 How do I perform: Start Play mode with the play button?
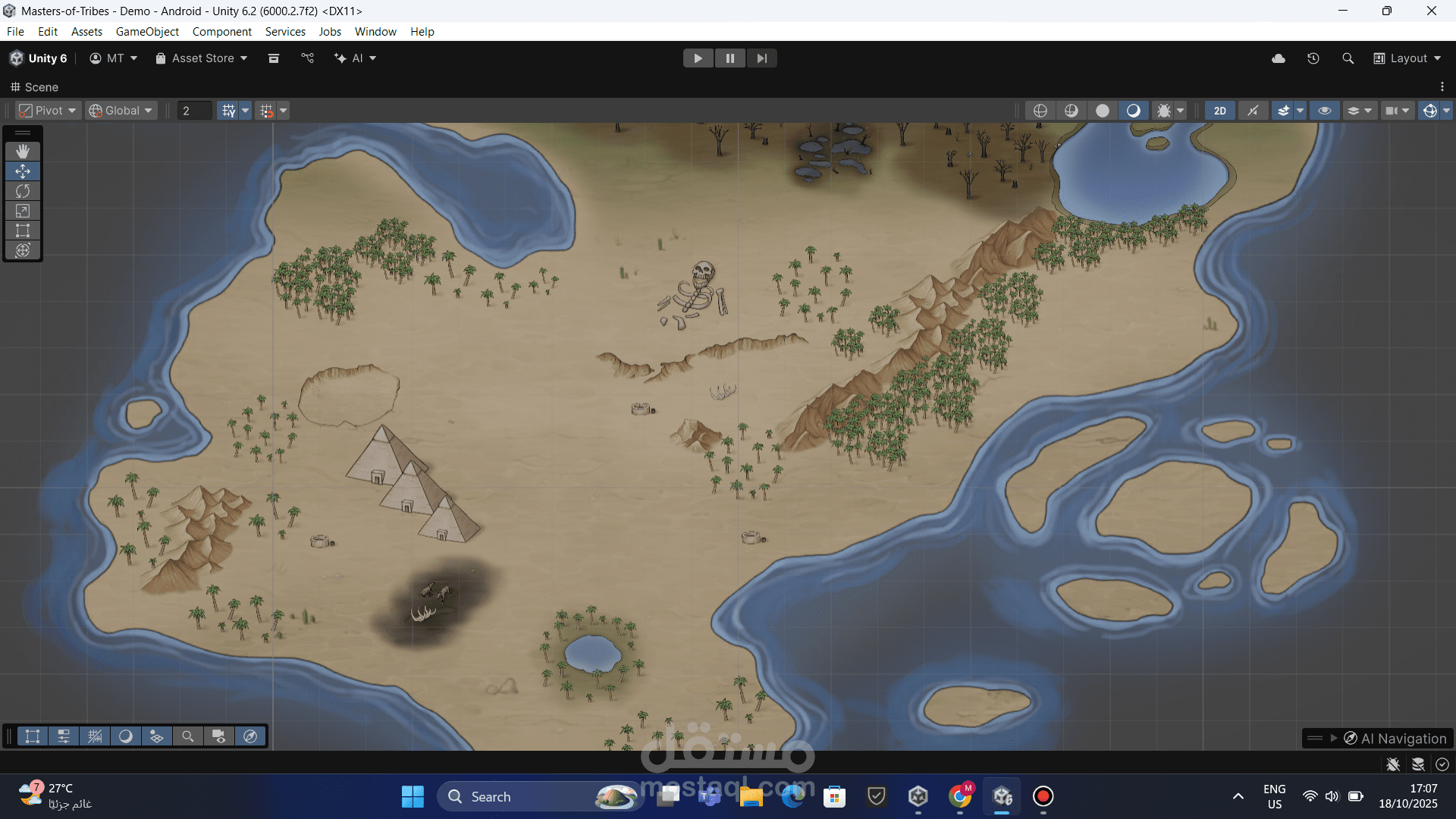coord(698,58)
